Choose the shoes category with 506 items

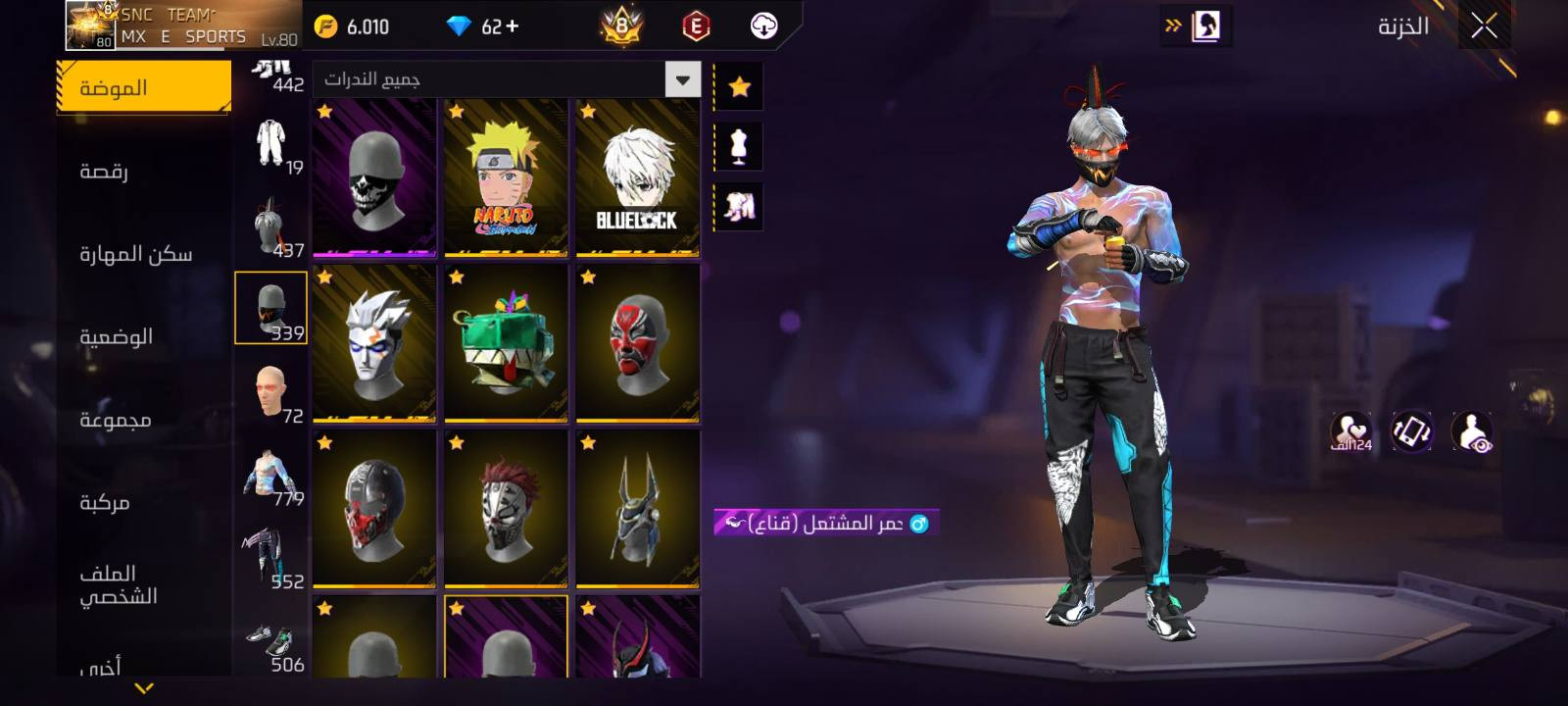point(271,644)
